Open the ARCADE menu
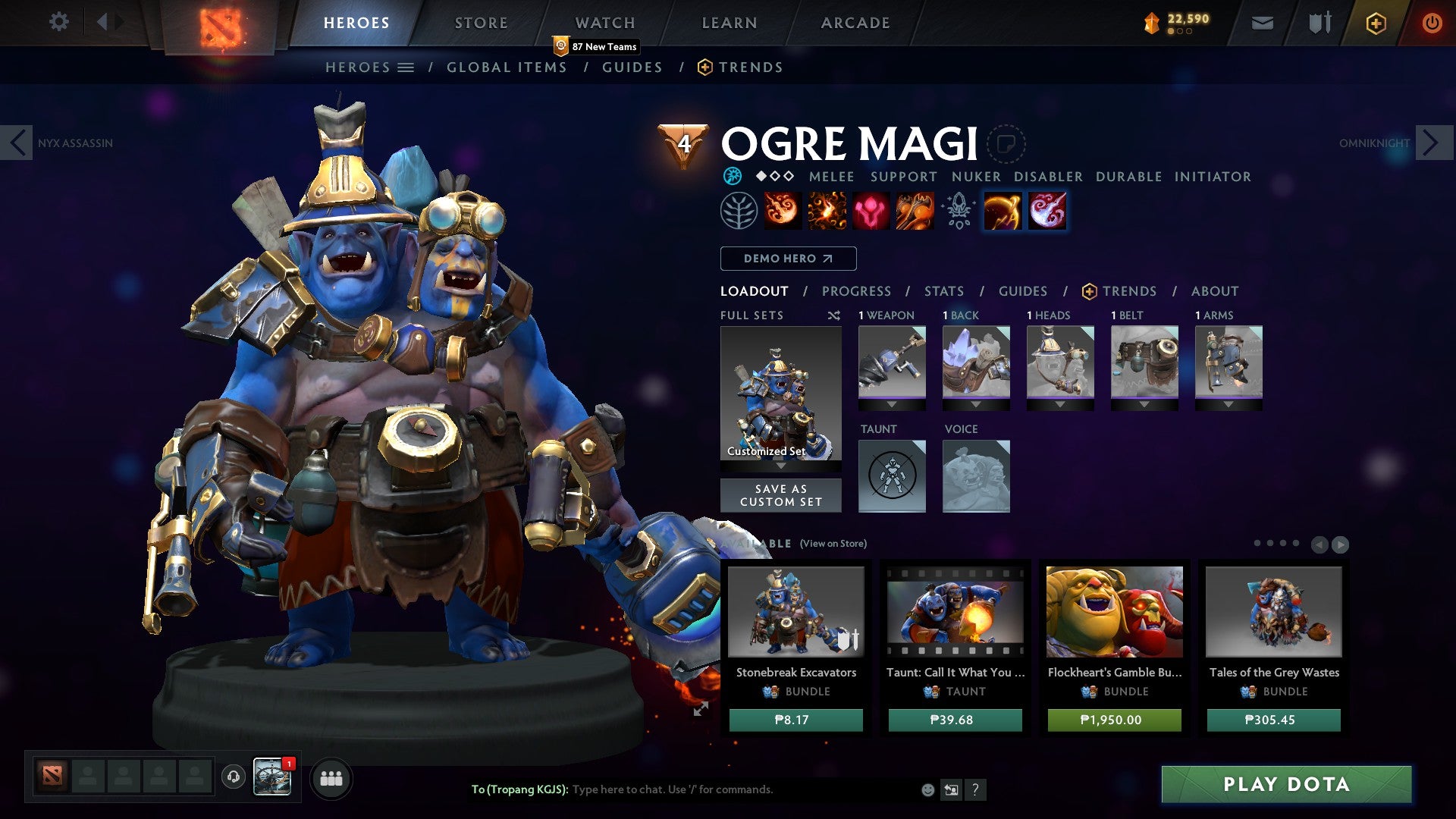Viewport: 1456px width, 819px height. [x=855, y=22]
